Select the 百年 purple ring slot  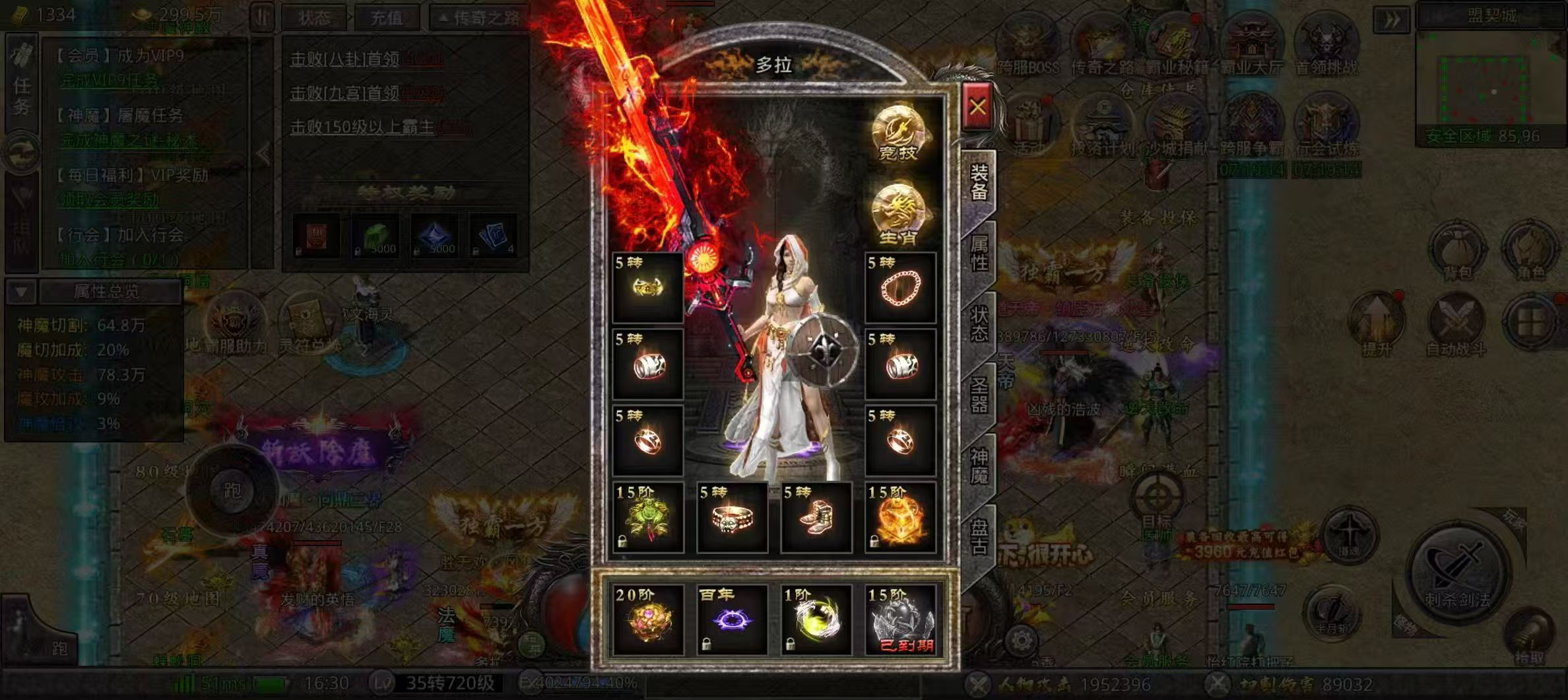[x=732, y=619]
